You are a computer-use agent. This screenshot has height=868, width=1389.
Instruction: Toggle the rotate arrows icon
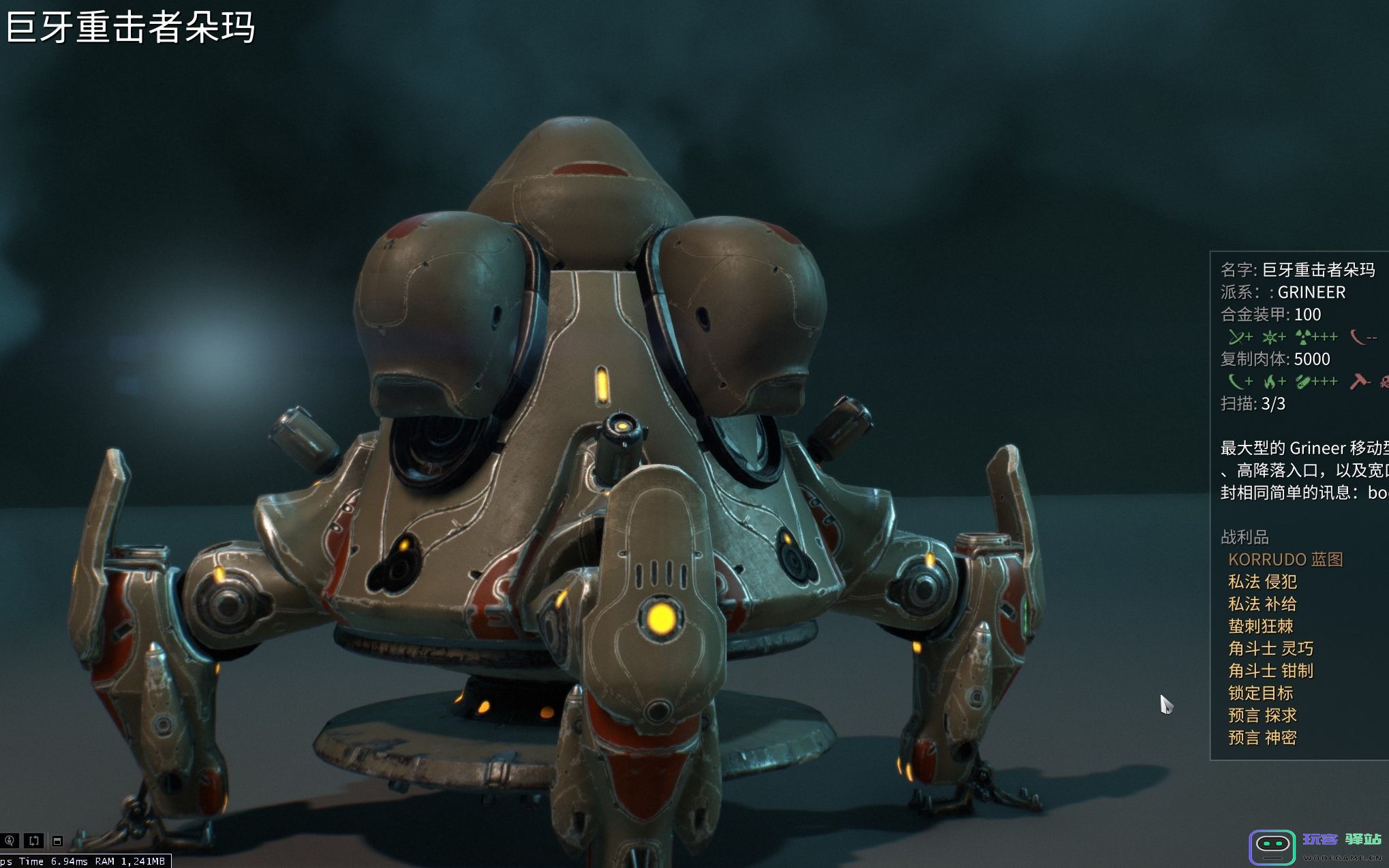point(33,841)
